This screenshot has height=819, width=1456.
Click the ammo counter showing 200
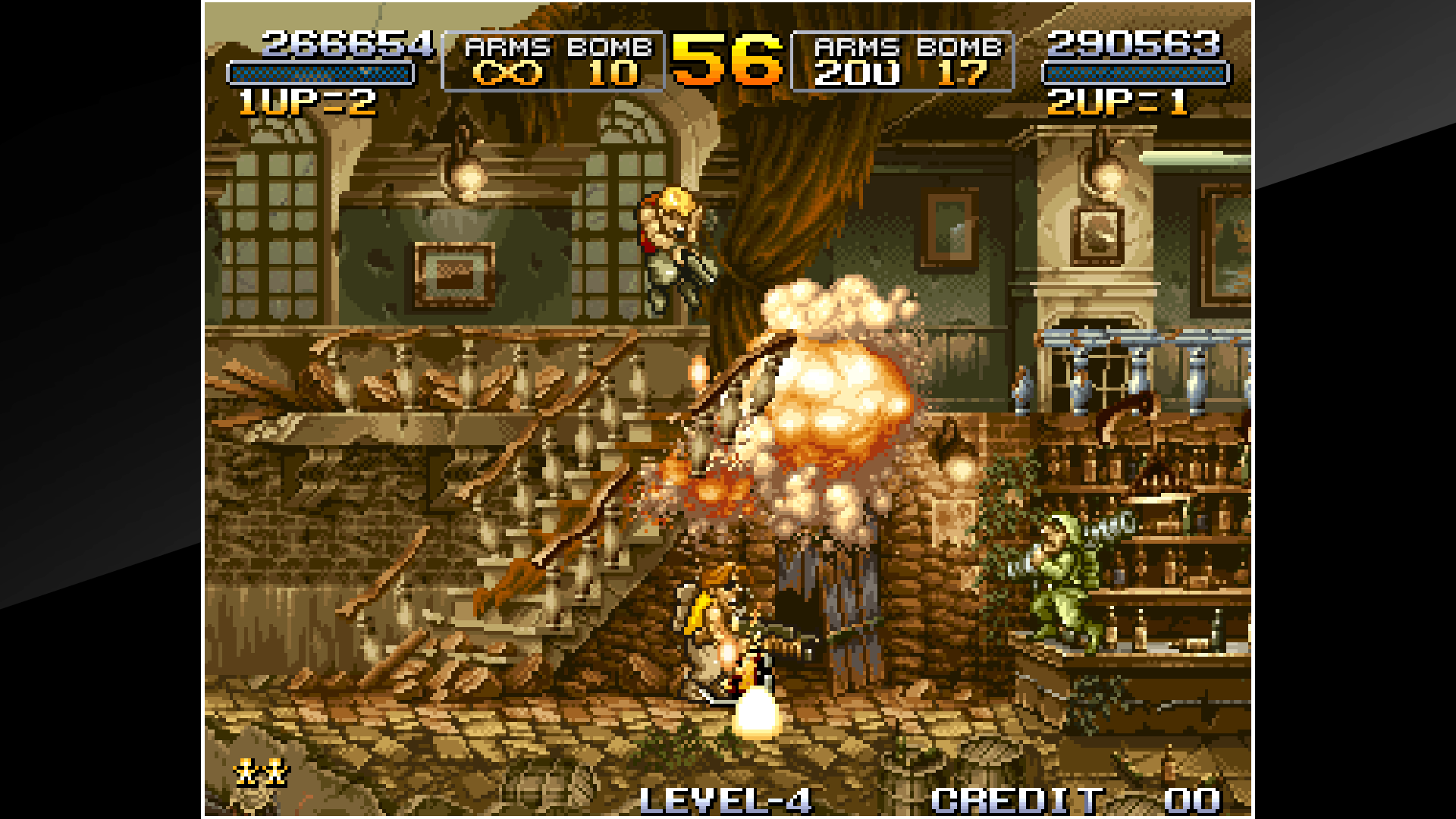pyautogui.click(x=856, y=74)
